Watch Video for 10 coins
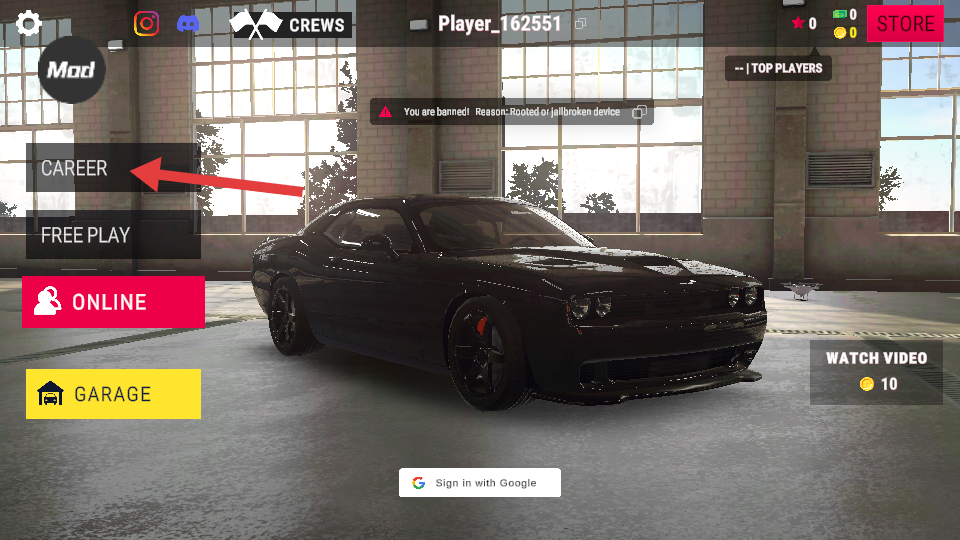Image resolution: width=960 pixels, height=540 pixels. pyautogui.click(x=876, y=370)
